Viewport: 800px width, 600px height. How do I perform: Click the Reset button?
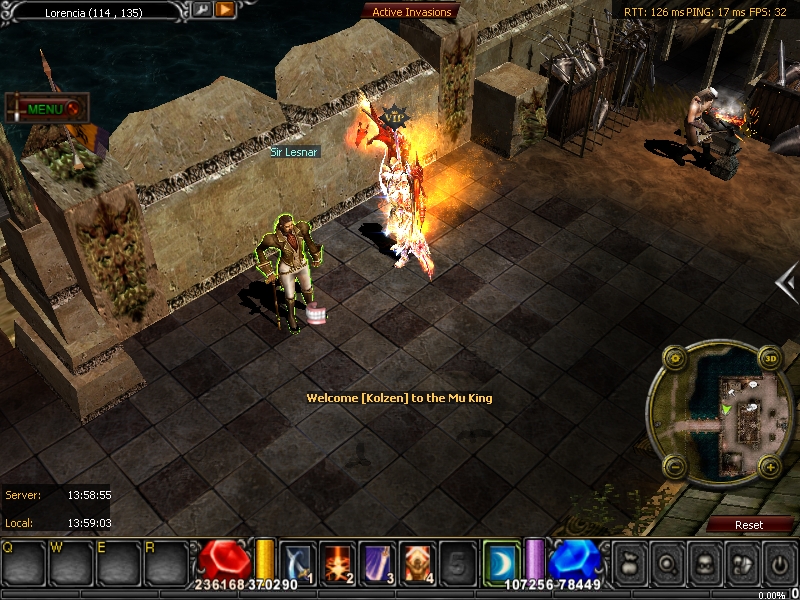point(749,524)
